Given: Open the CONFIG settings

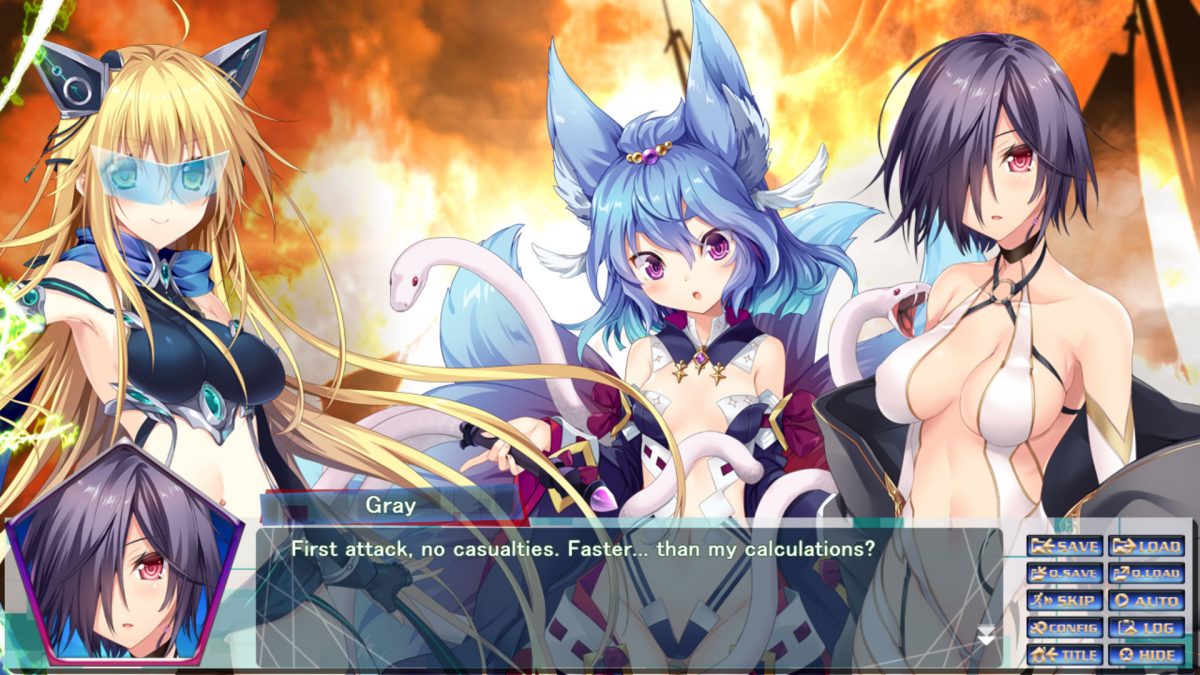Looking at the screenshot, I should 1065,628.
